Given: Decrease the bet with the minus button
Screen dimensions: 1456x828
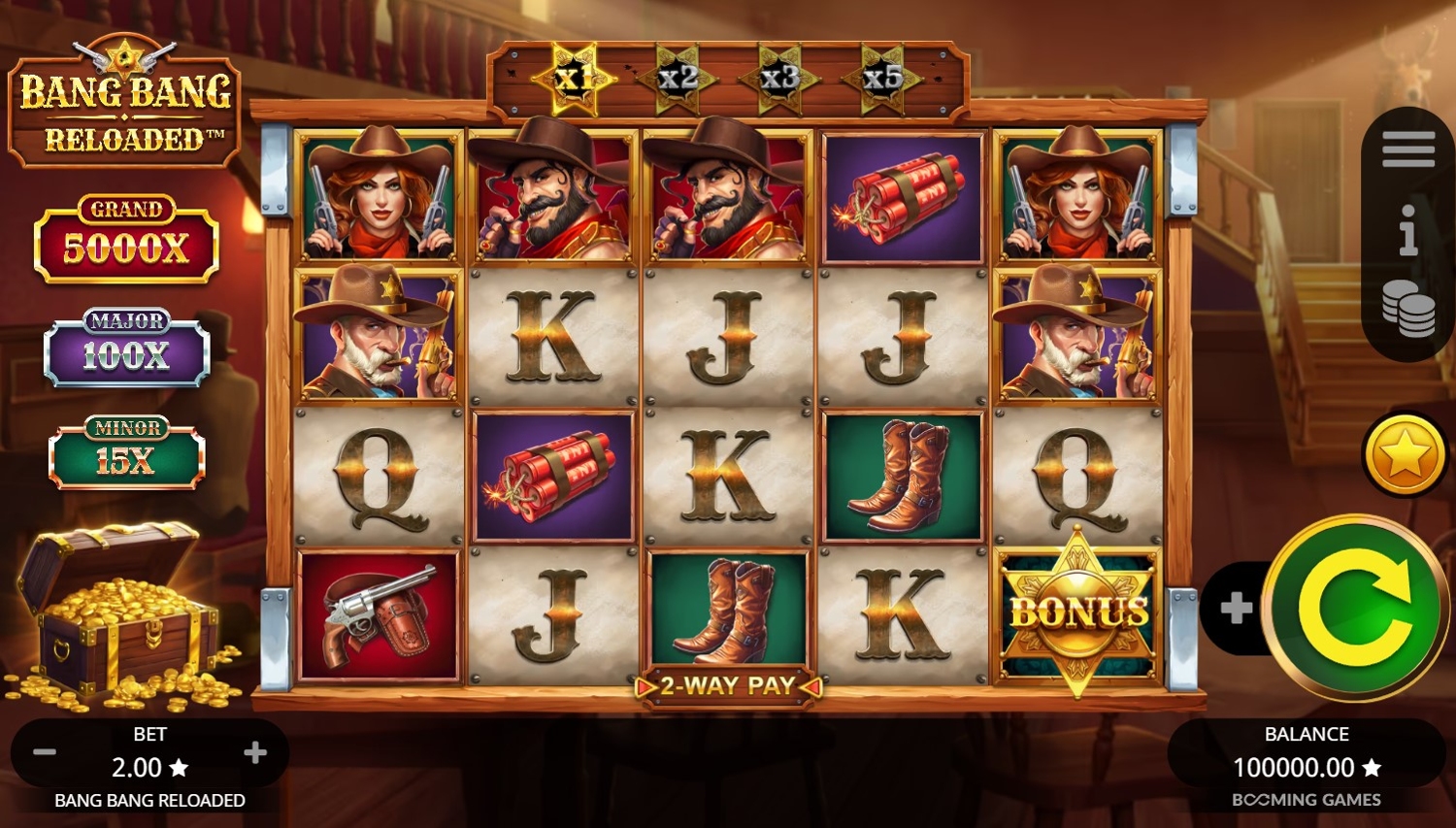Looking at the screenshot, I should click(x=45, y=752).
